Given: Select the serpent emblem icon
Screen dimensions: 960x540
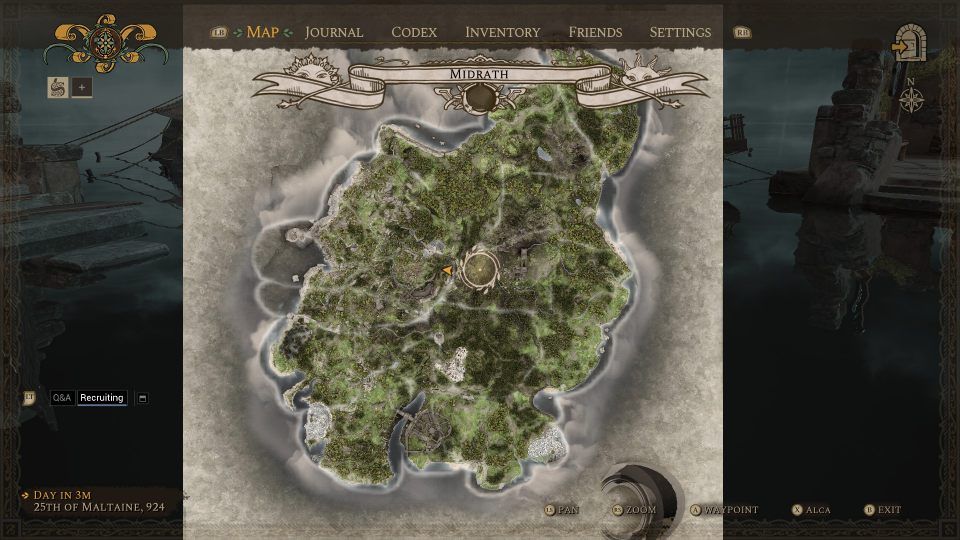Looking at the screenshot, I should (x=57, y=87).
